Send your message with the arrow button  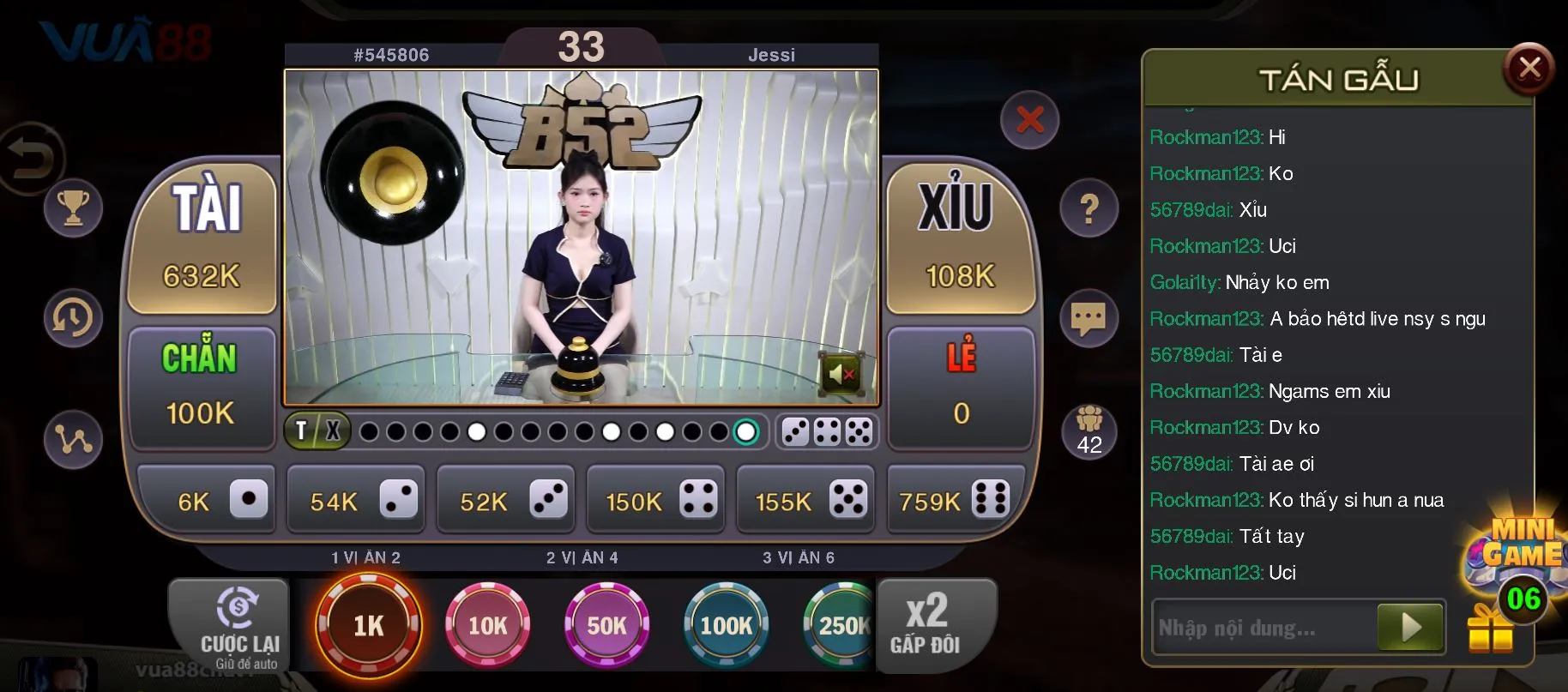(x=1409, y=627)
